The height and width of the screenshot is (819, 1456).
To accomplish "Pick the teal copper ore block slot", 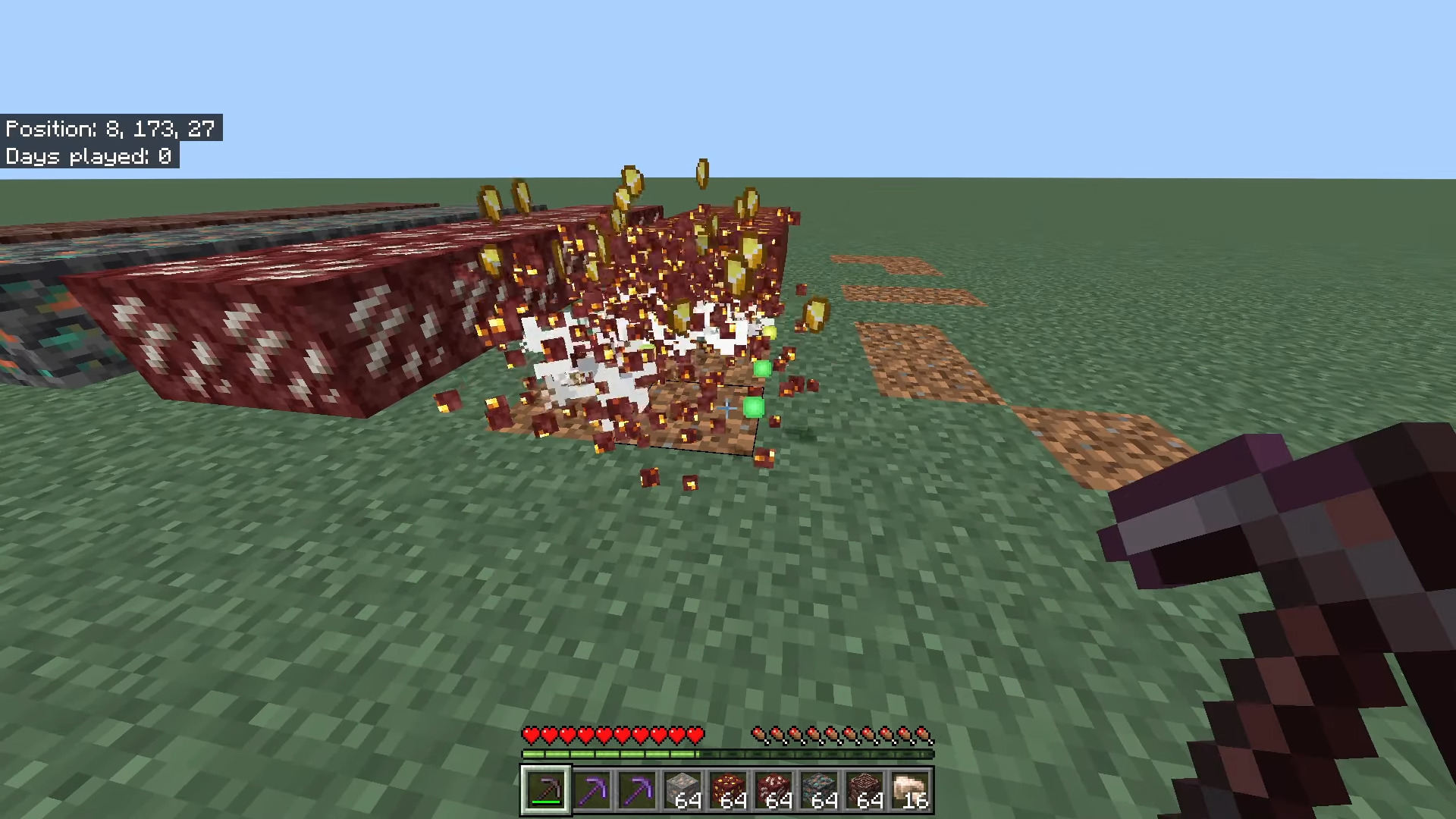I will tap(819, 790).
